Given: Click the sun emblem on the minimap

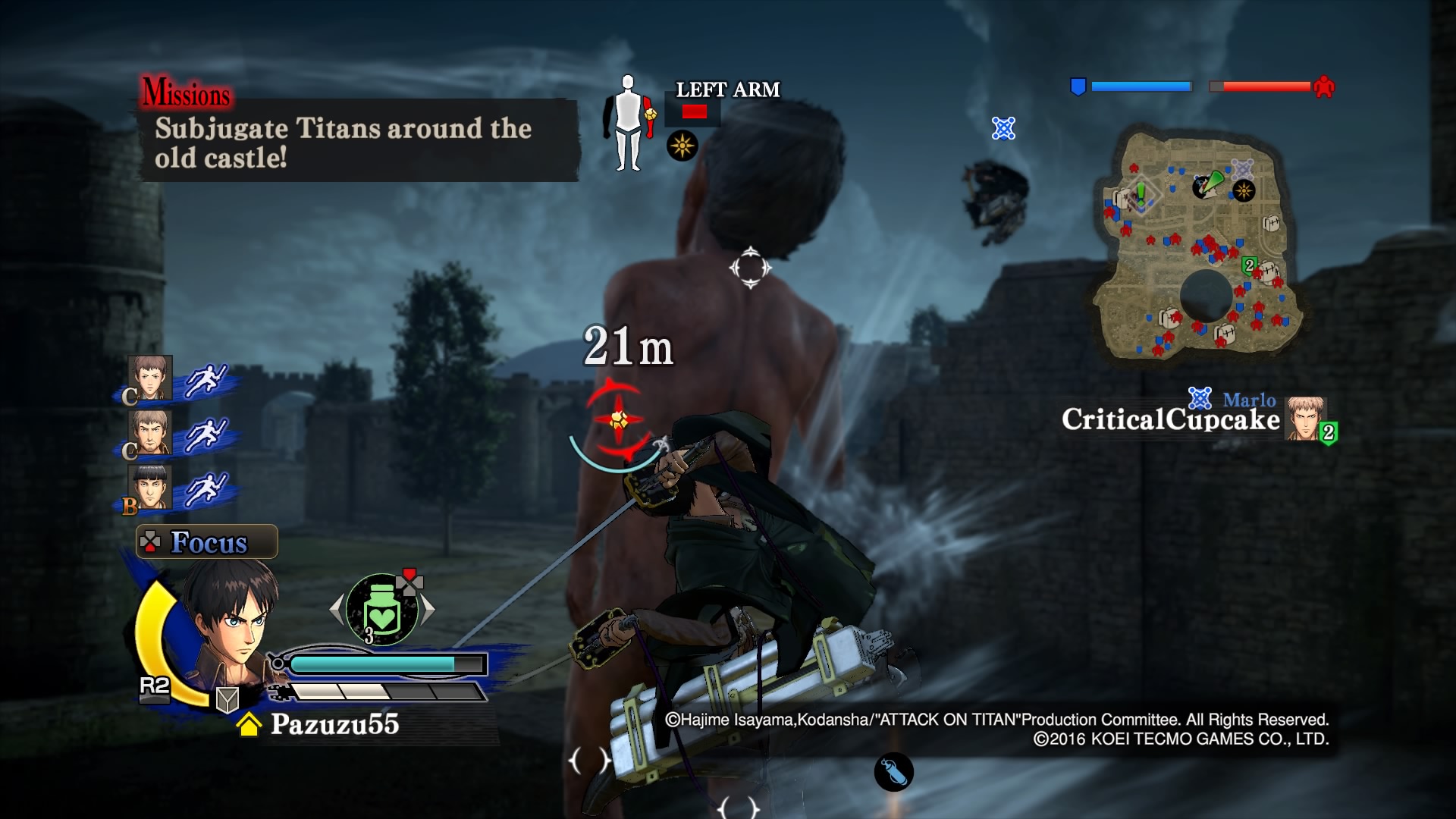Looking at the screenshot, I should click(x=1243, y=190).
